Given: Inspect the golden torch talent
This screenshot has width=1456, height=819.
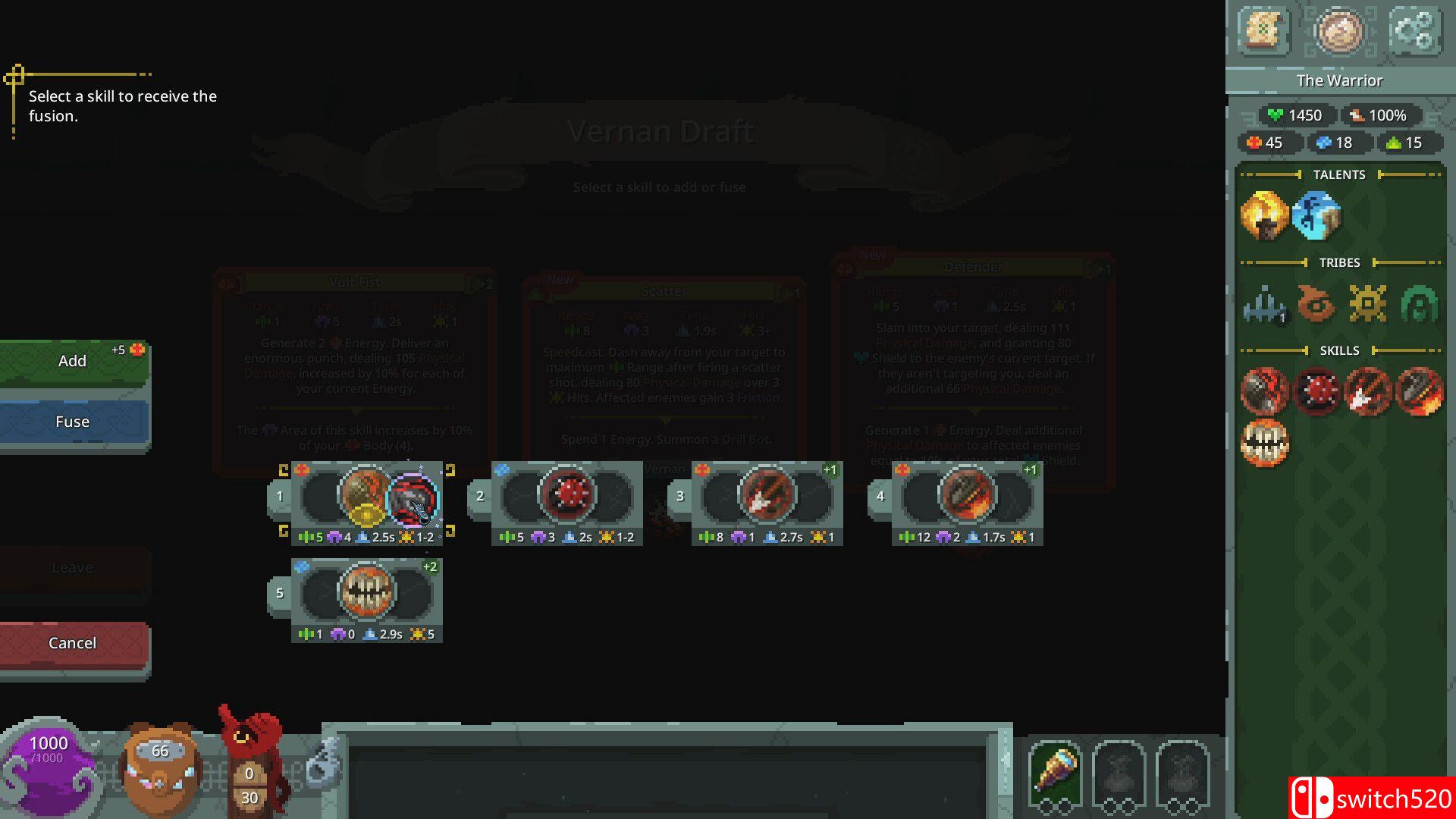Looking at the screenshot, I should tap(1264, 215).
